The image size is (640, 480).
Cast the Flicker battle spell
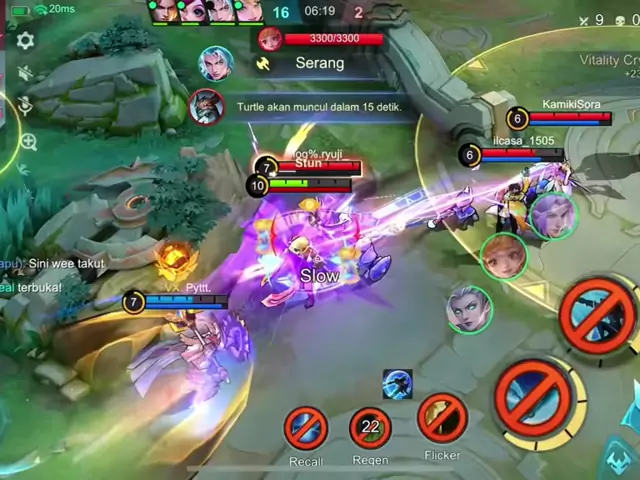tap(442, 418)
